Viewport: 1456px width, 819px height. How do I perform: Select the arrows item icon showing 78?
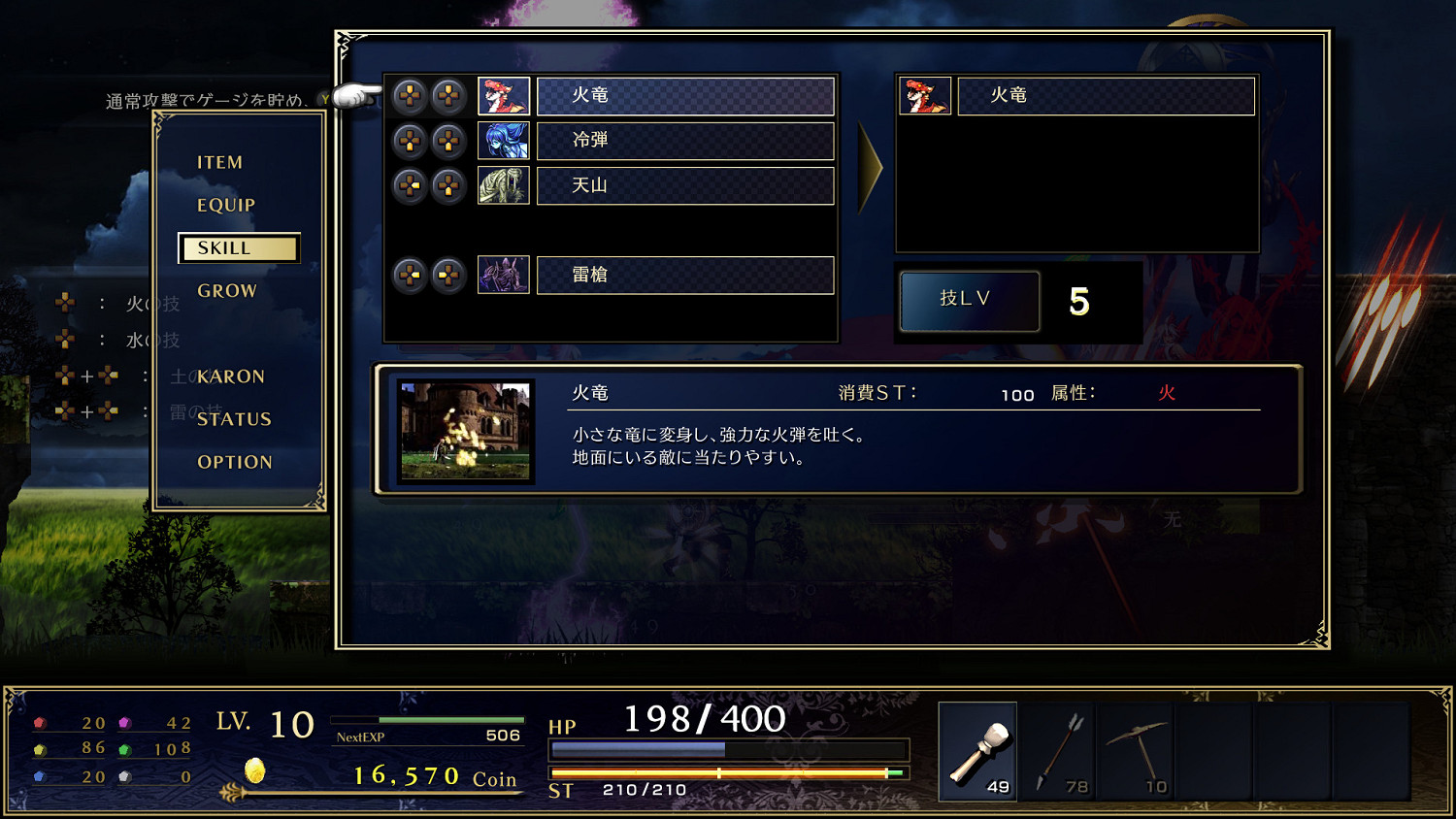pos(1056,752)
